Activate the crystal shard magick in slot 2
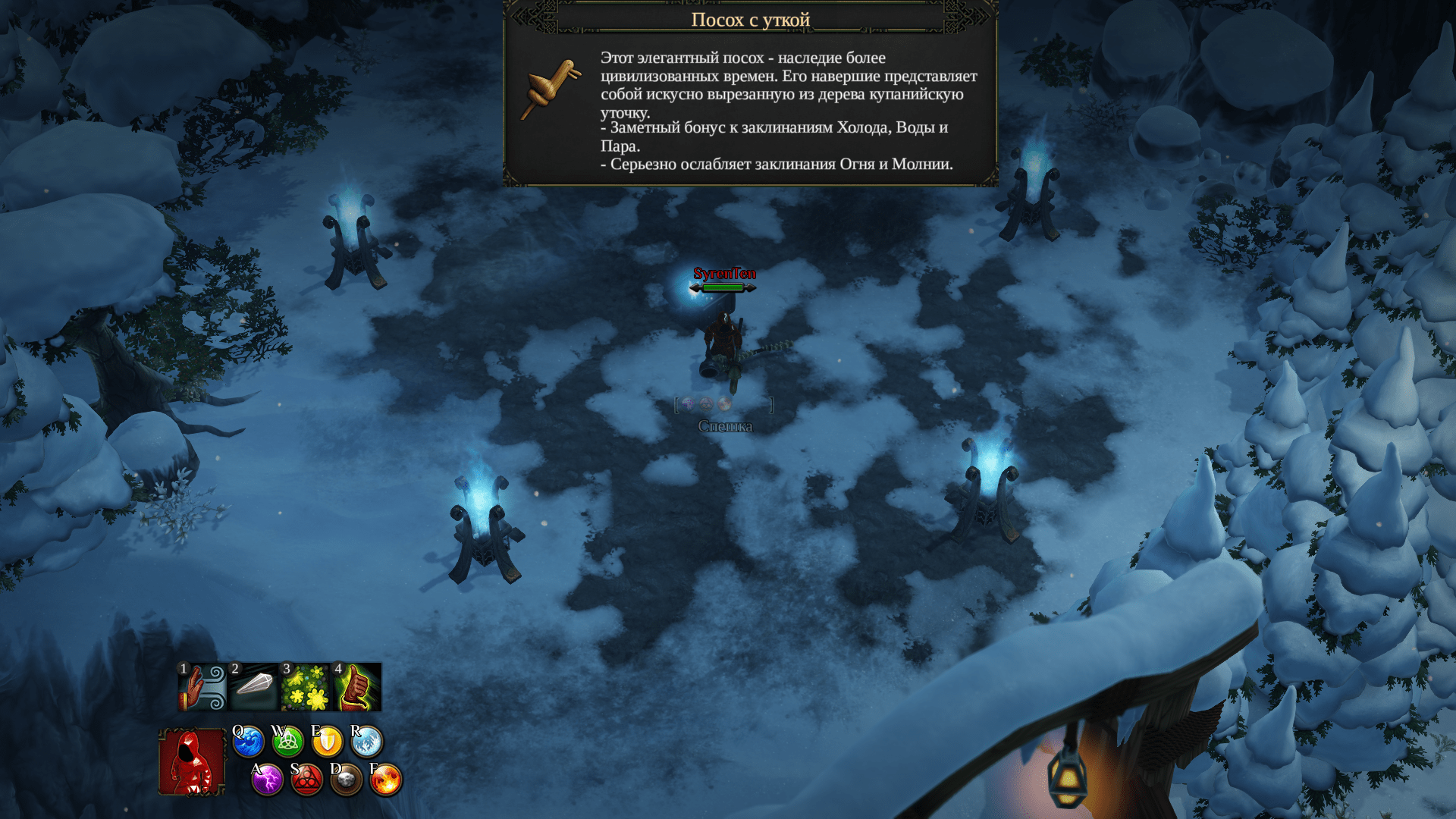This screenshot has width=1456, height=819. point(254,687)
